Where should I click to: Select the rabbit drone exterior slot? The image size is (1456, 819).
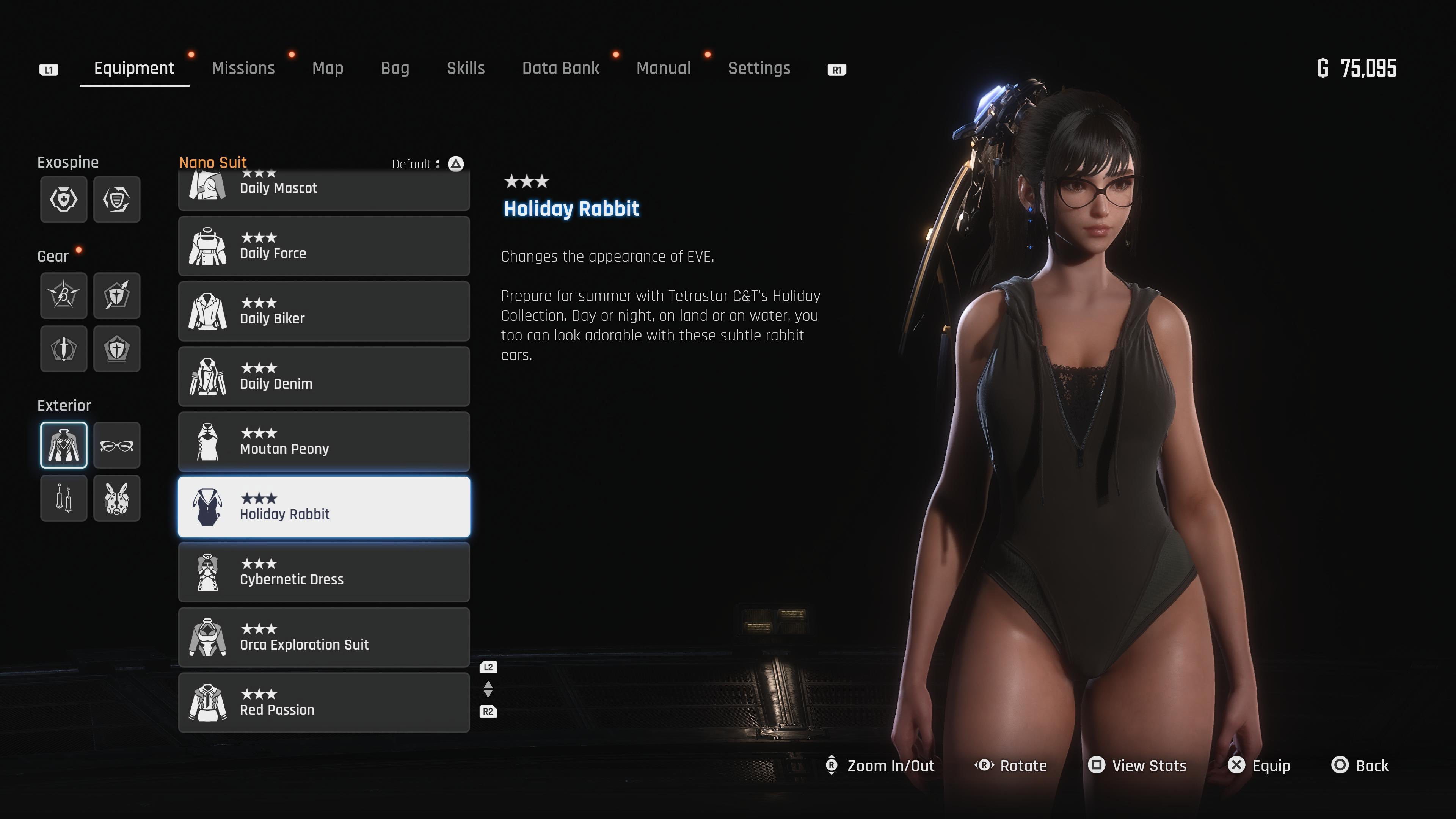pyautogui.click(x=117, y=498)
